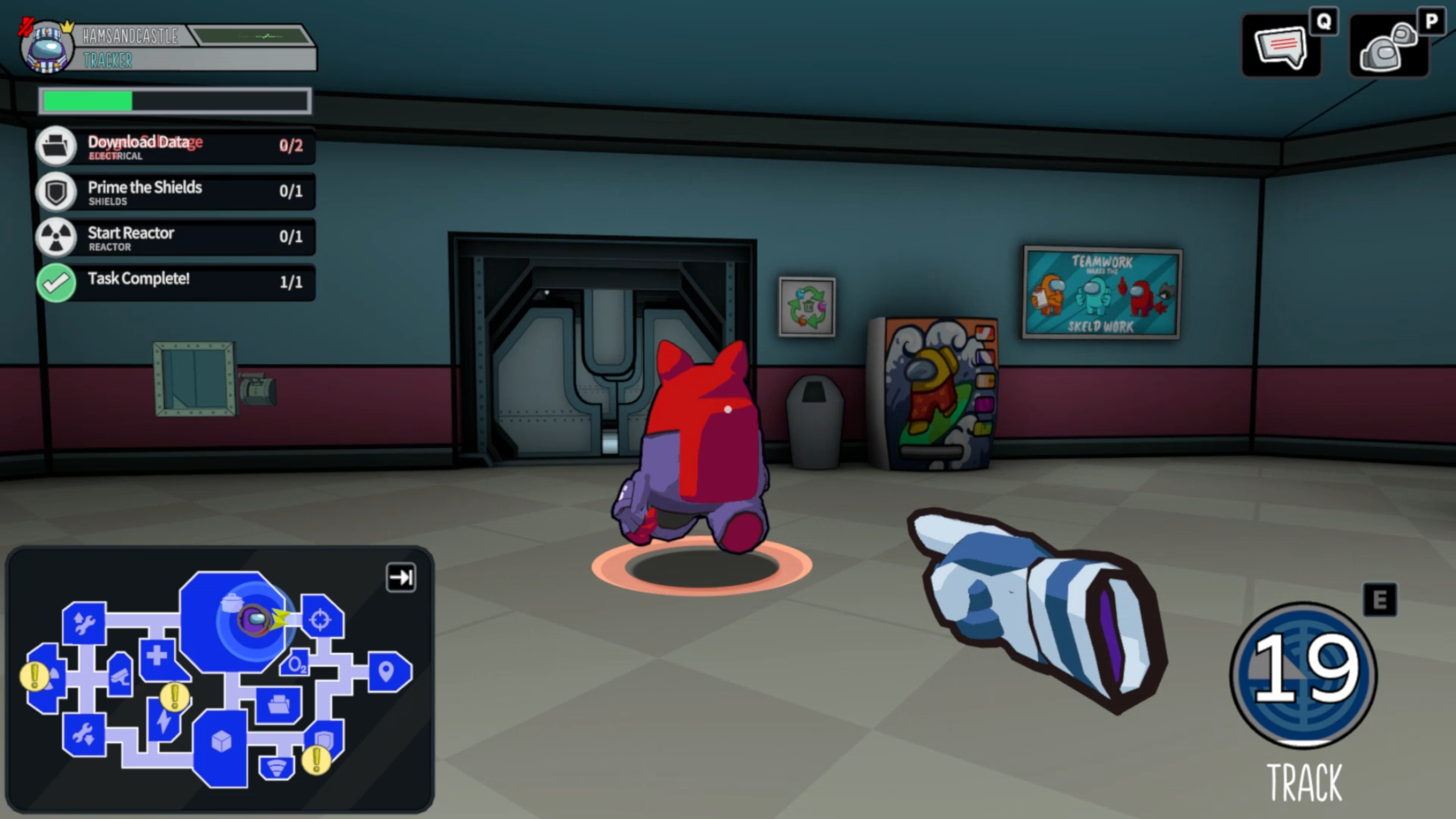Image resolution: width=1456 pixels, height=819 pixels.
Task: Select the Download Data task entry
Action: pos(175,146)
